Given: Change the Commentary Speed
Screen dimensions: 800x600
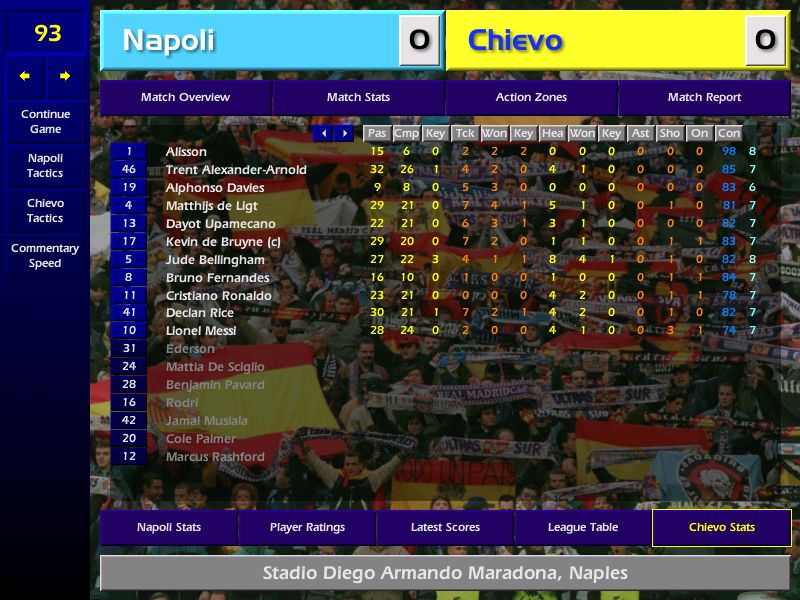Looking at the screenshot, I should [x=45, y=255].
